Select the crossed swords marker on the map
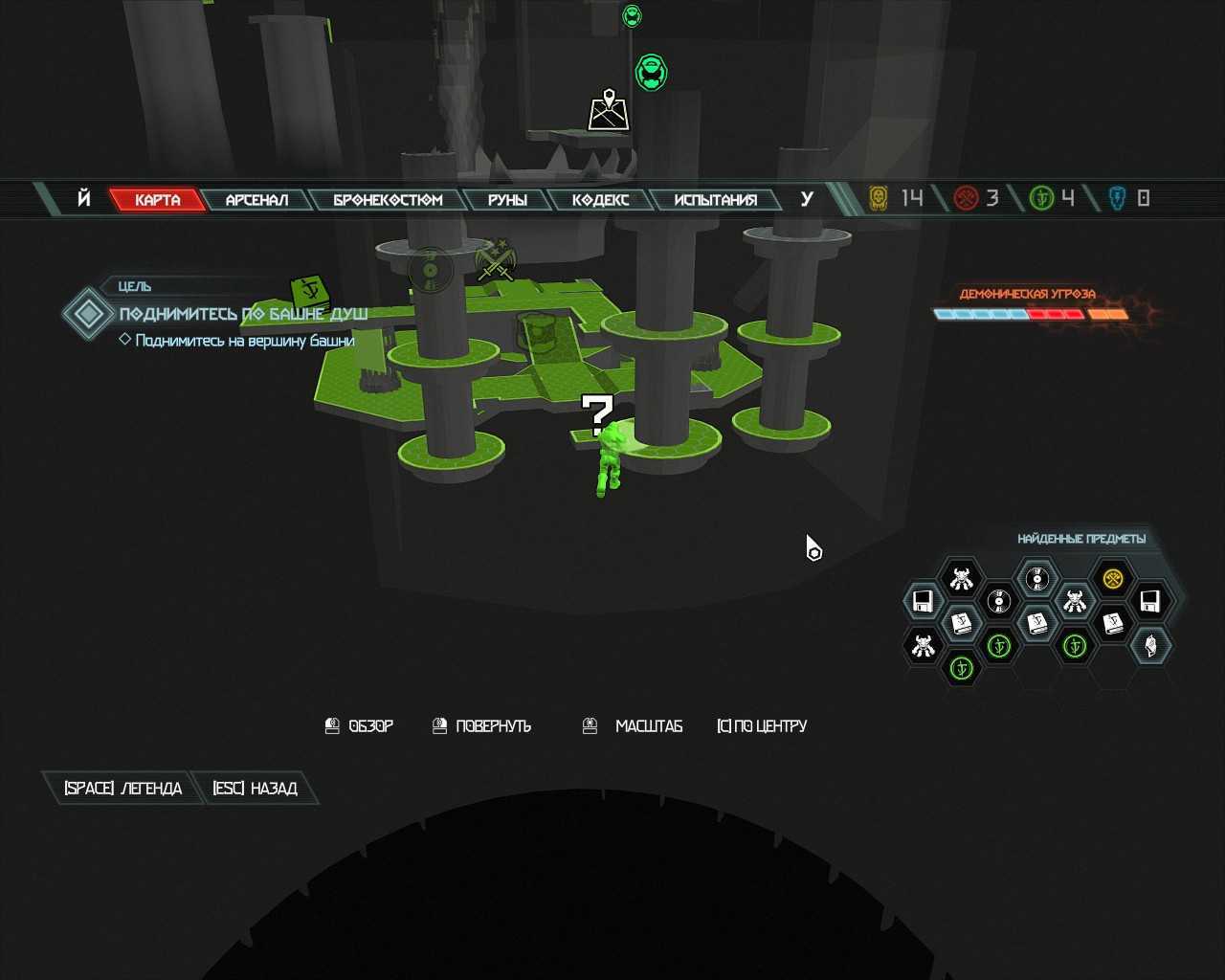This screenshot has height=980, width=1225. [x=496, y=260]
